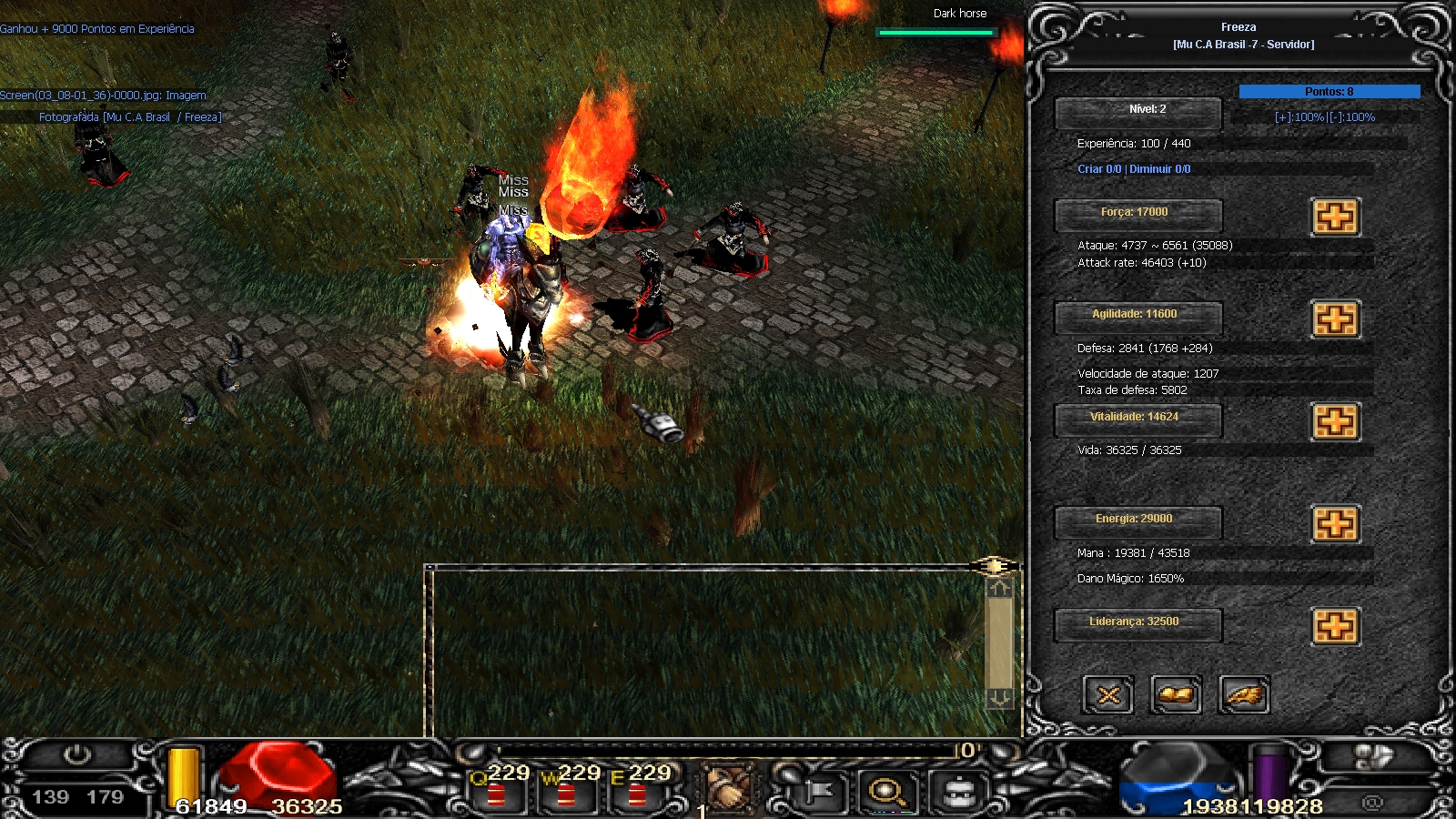The width and height of the screenshot is (1456, 819).
Task: Click the golden wing button
Action: point(1243,695)
